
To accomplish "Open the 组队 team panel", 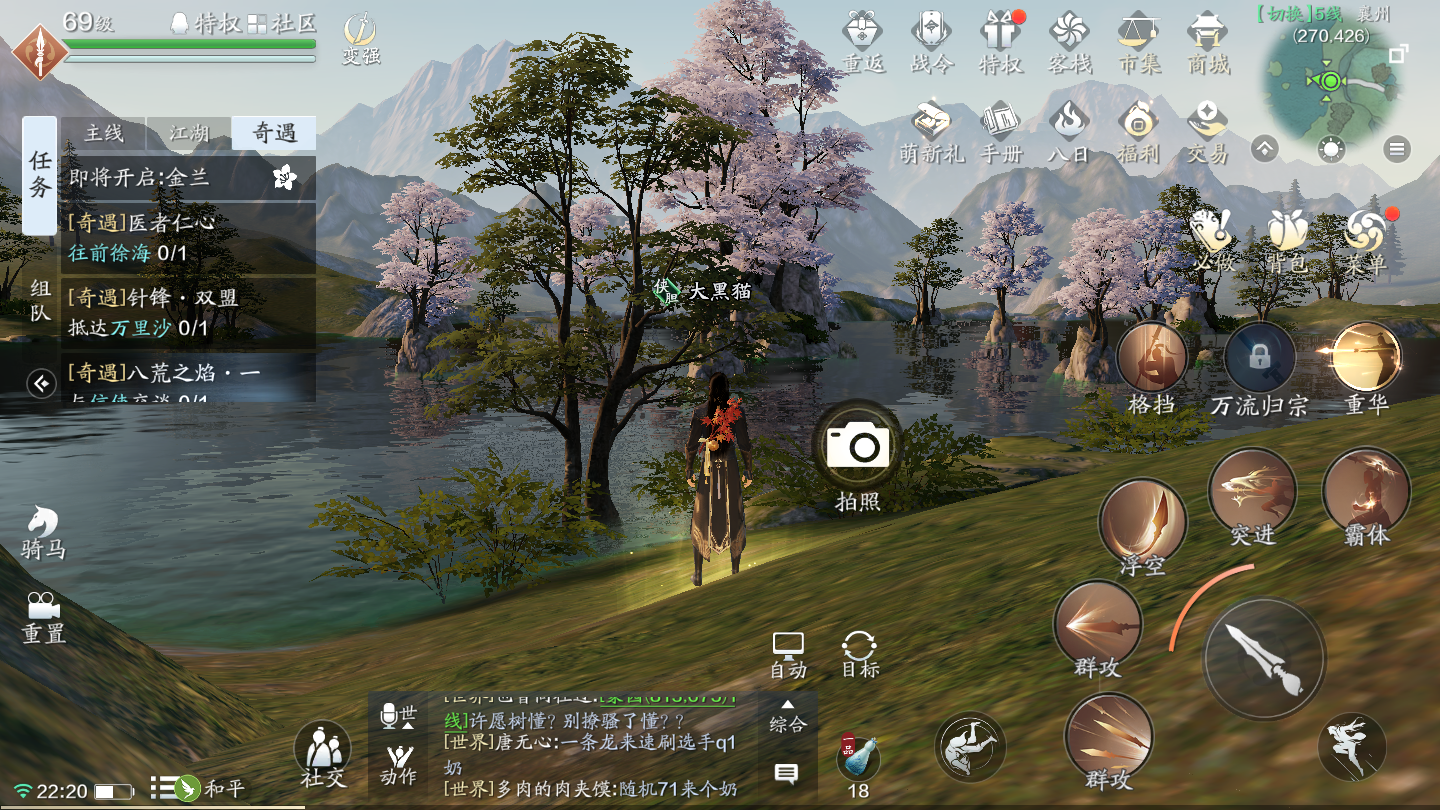I will click(40, 300).
